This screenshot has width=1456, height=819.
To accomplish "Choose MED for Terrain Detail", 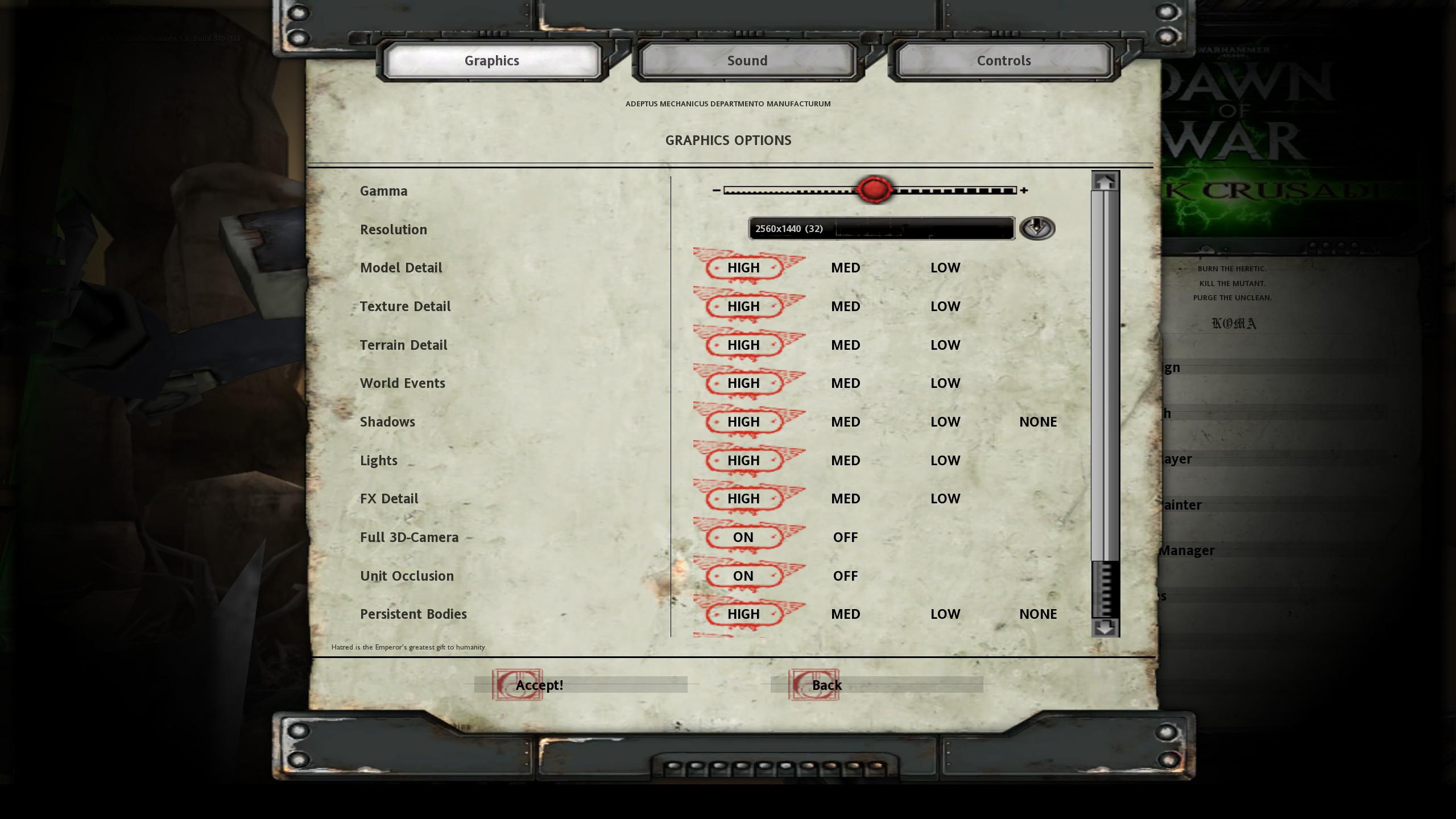I will click(x=845, y=345).
